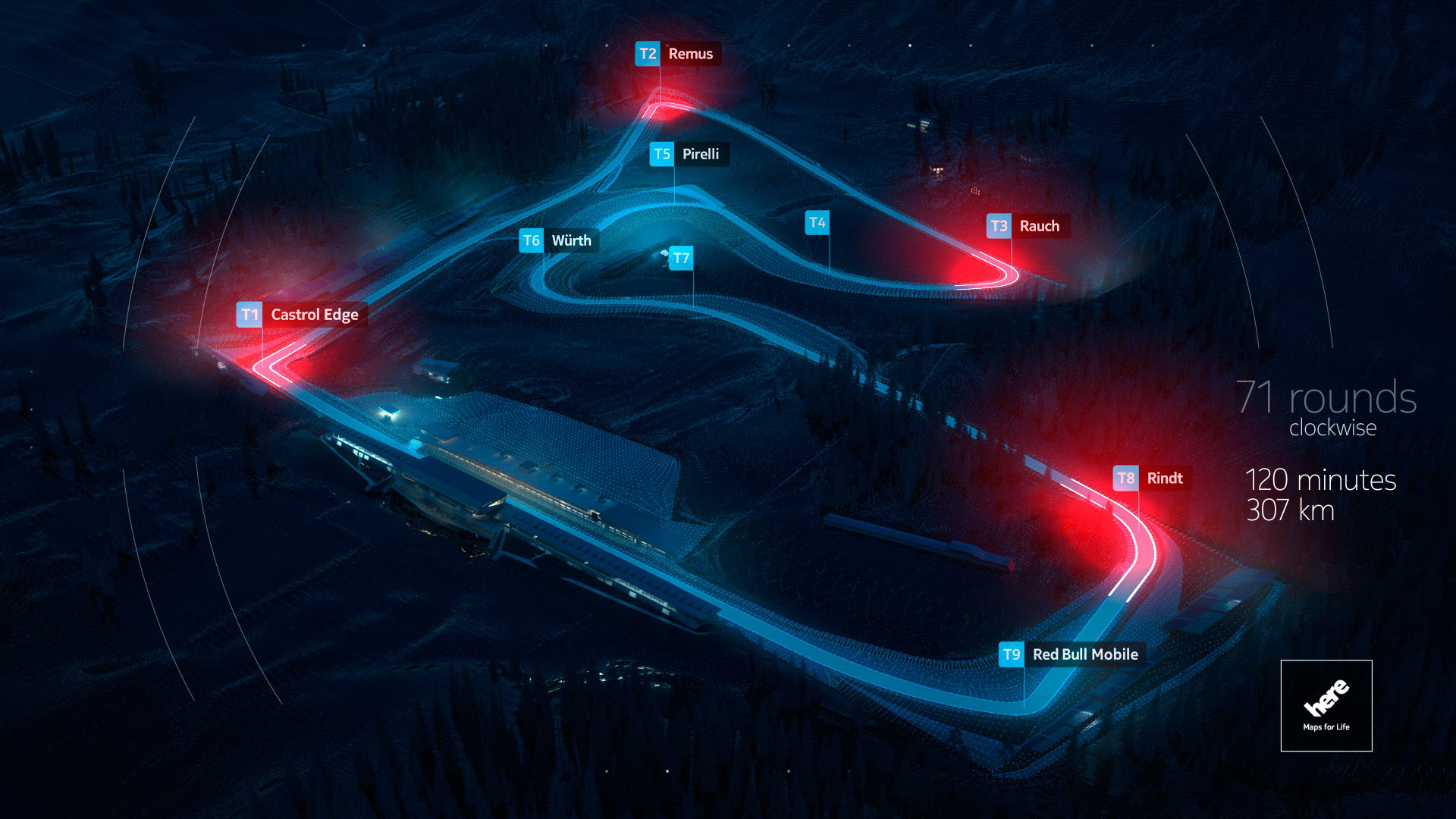Show the T8 Rindt corner label

click(x=1151, y=479)
